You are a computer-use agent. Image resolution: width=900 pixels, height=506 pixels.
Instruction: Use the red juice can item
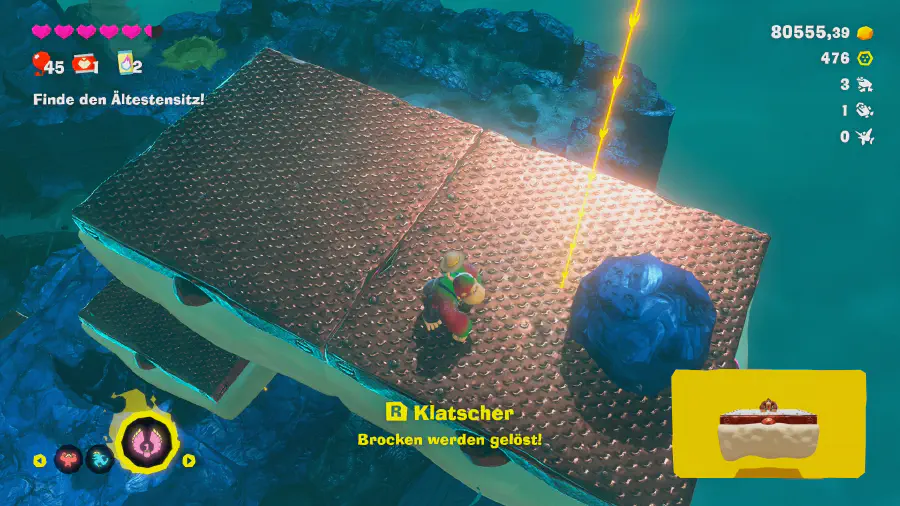click(x=84, y=65)
